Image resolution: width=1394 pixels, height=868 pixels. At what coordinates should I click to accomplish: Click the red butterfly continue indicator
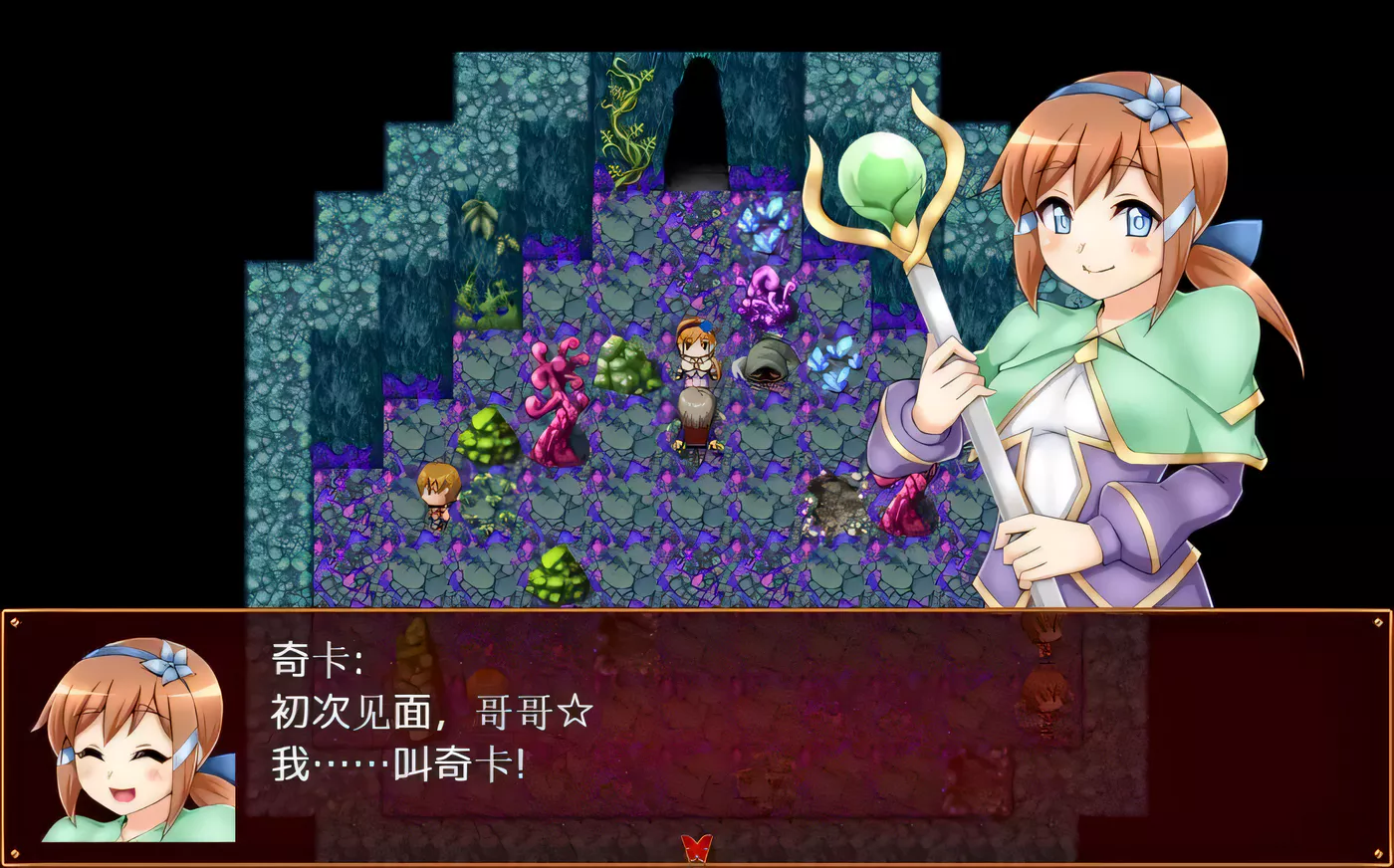point(697,847)
